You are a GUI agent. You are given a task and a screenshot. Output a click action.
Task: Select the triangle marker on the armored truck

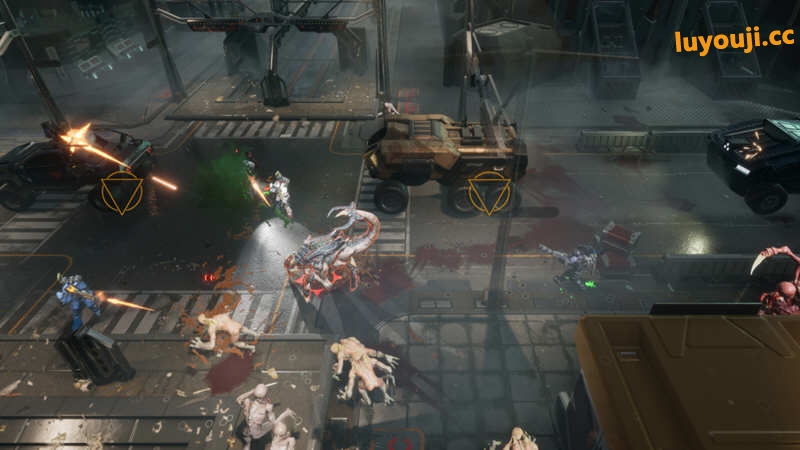(x=490, y=192)
